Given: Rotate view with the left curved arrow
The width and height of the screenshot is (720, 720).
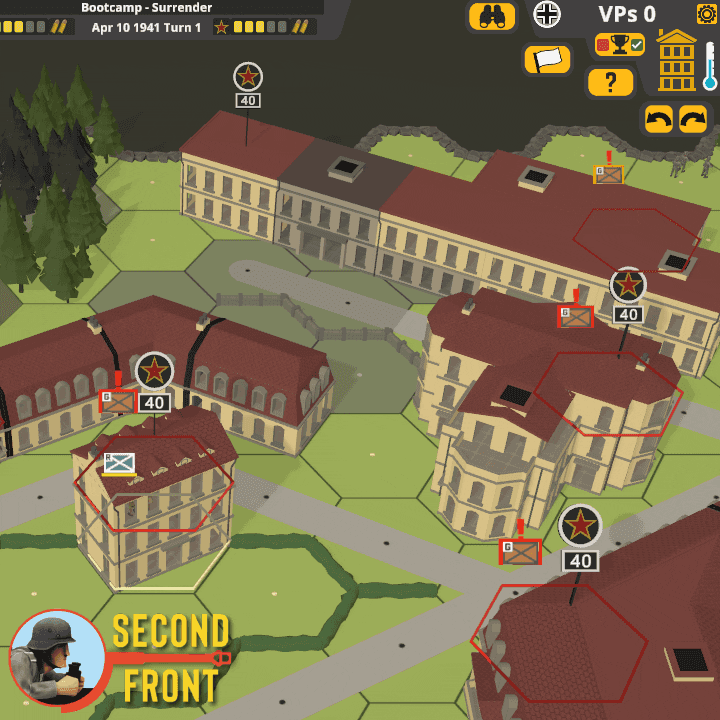Looking at the screenshot, I should point(658,119).
